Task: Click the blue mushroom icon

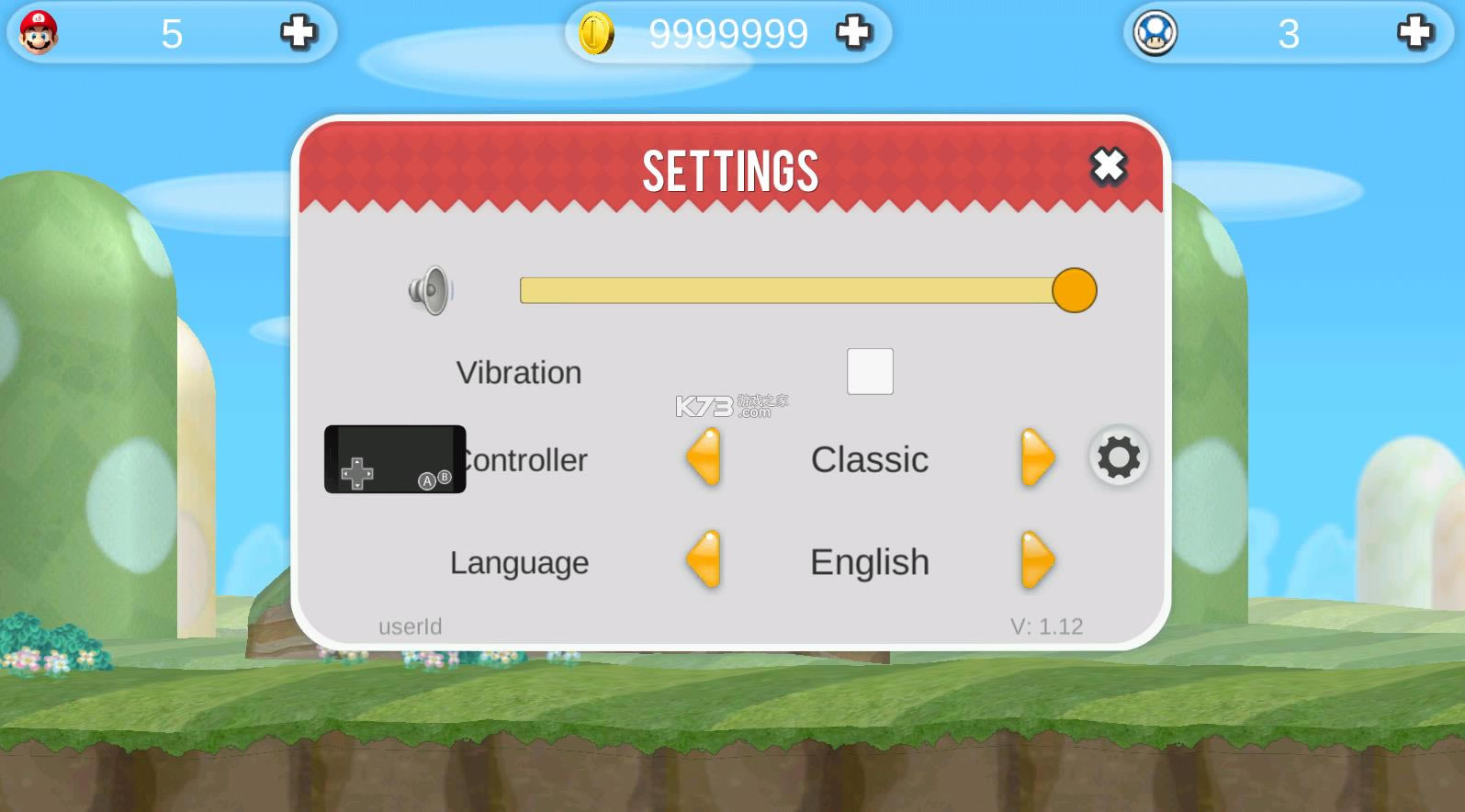Action: 1155,33
